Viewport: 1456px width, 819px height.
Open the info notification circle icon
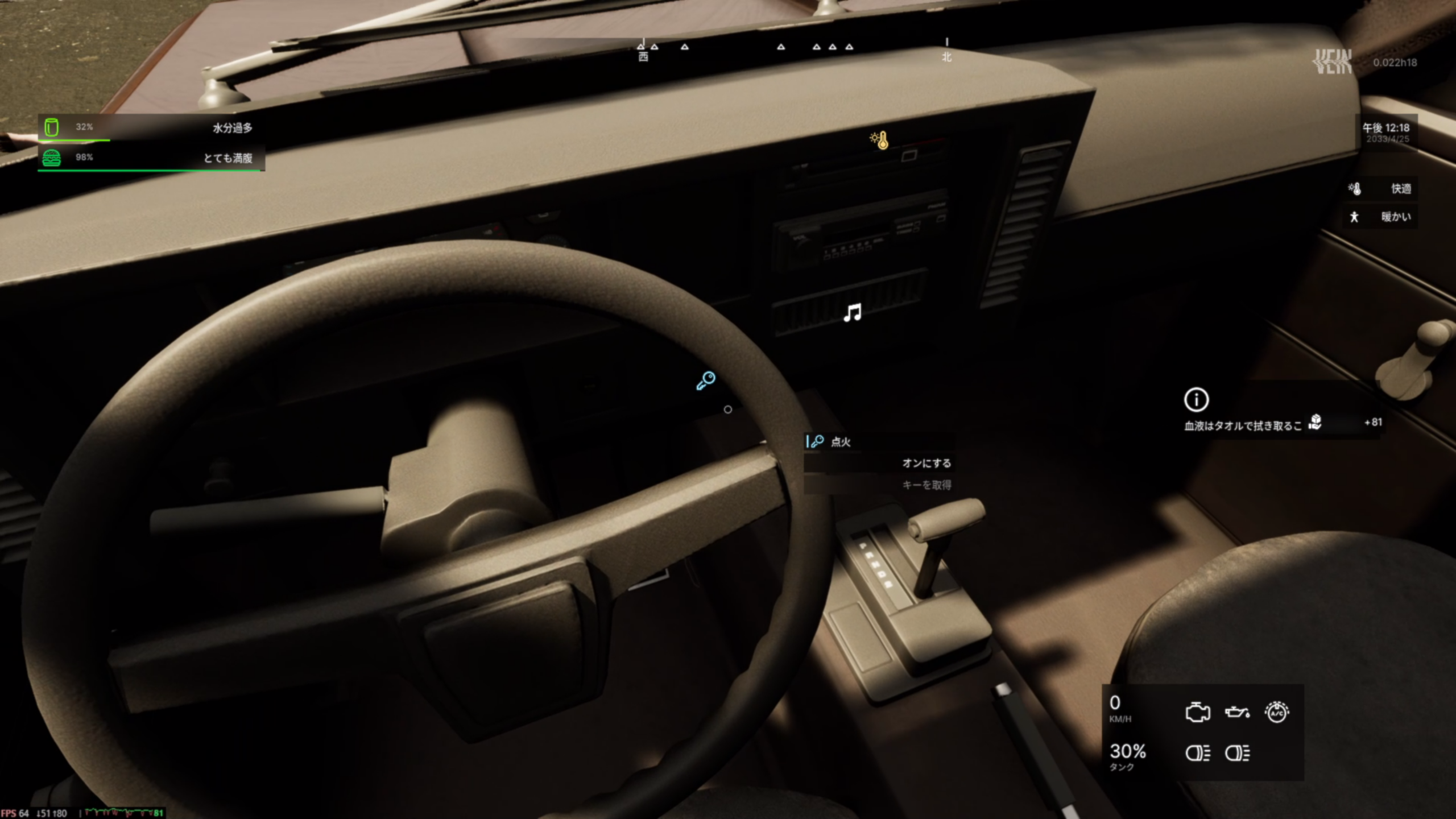click(x=1196, y=400)
